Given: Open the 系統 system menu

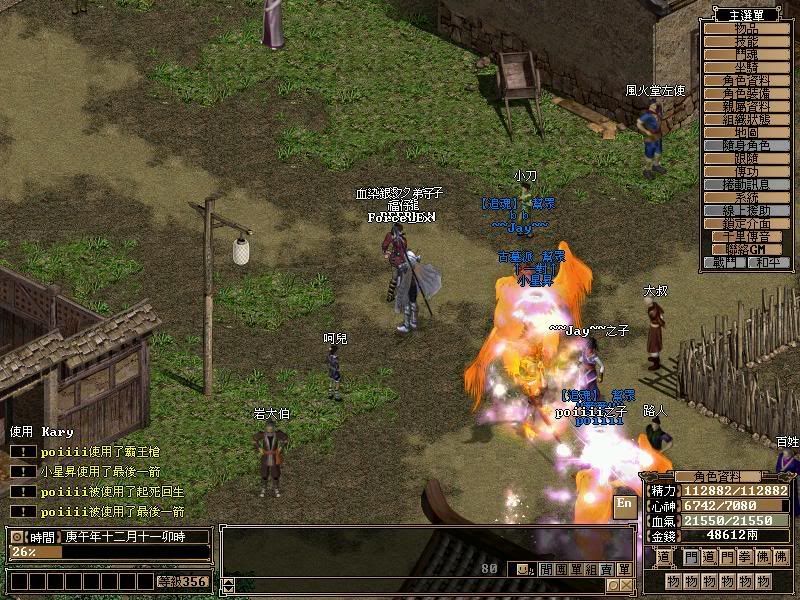Looking at the screenshot, I should (746, 197).
